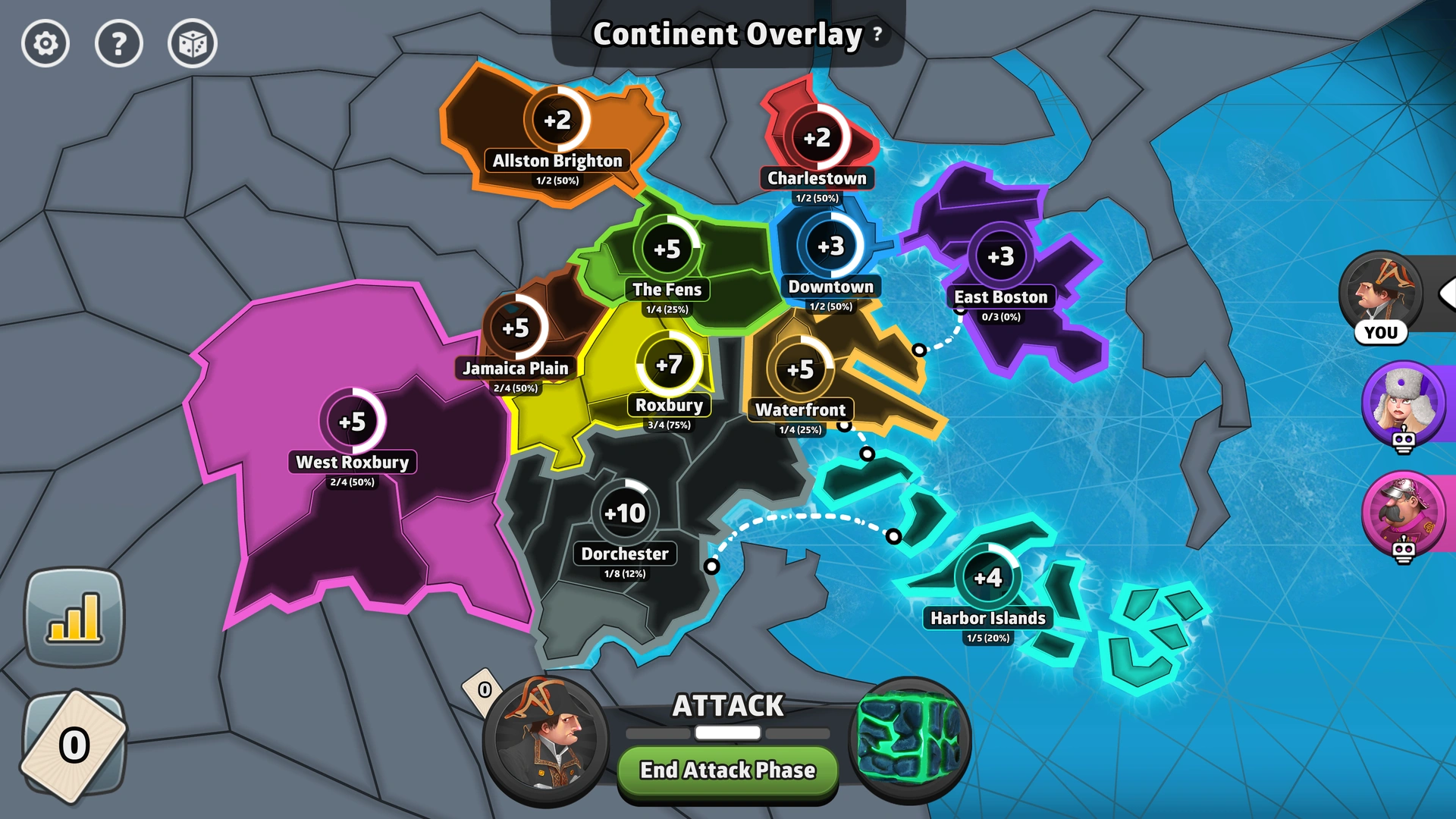
Task: Select the Waterfront territory label
Action: click(801, 409)
